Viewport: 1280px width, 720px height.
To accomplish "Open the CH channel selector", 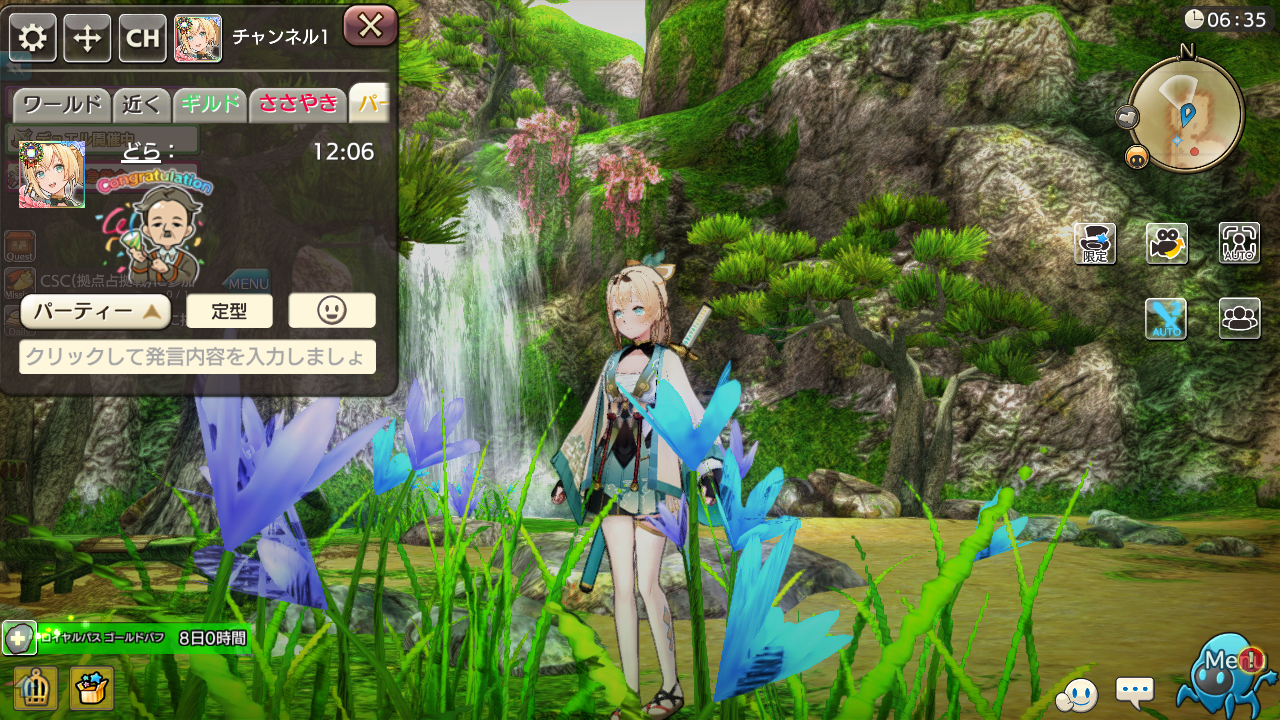I will [143, 39].
